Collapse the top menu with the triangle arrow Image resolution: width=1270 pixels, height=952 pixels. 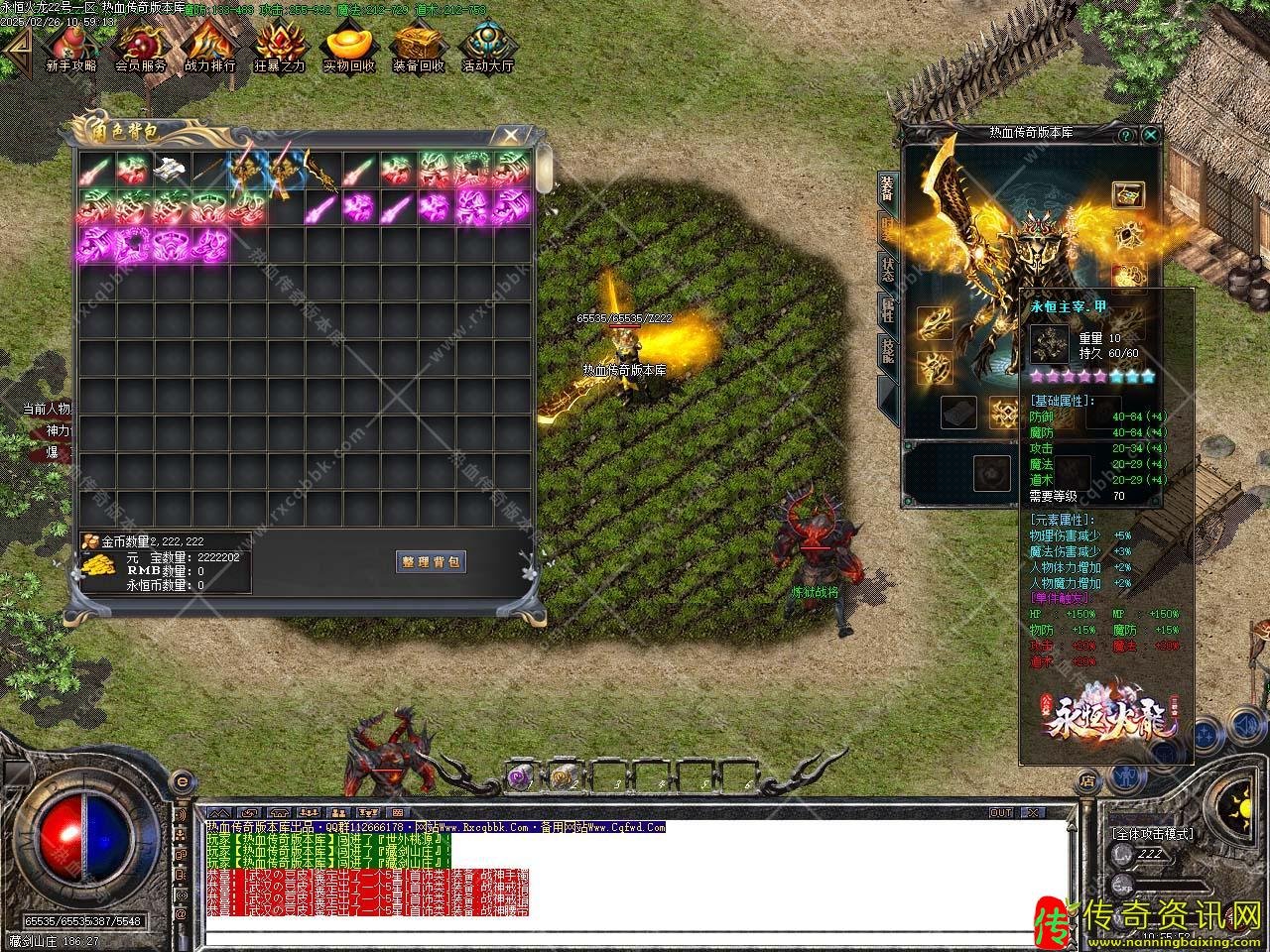pos(16,45)
